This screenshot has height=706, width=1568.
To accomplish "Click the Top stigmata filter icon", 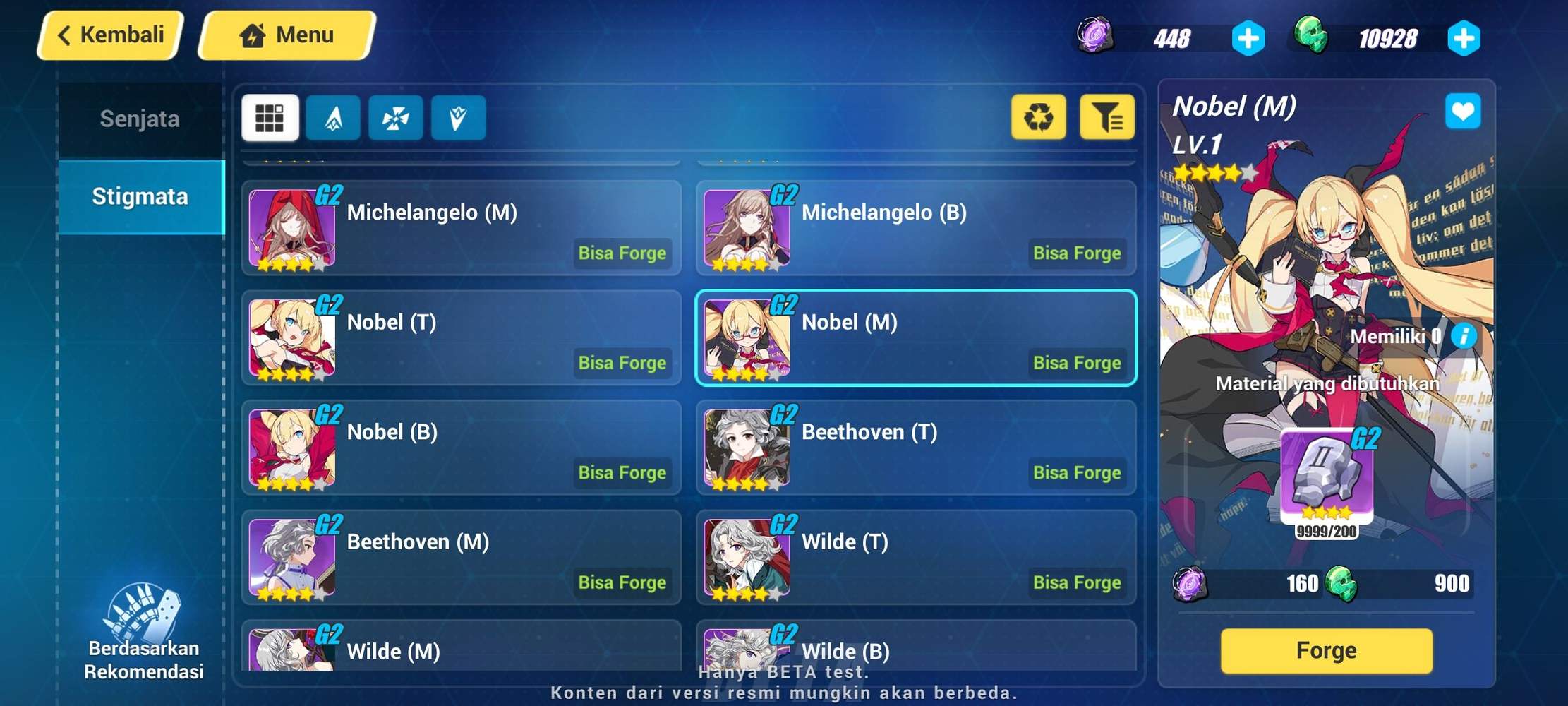I will click(333, 118).
